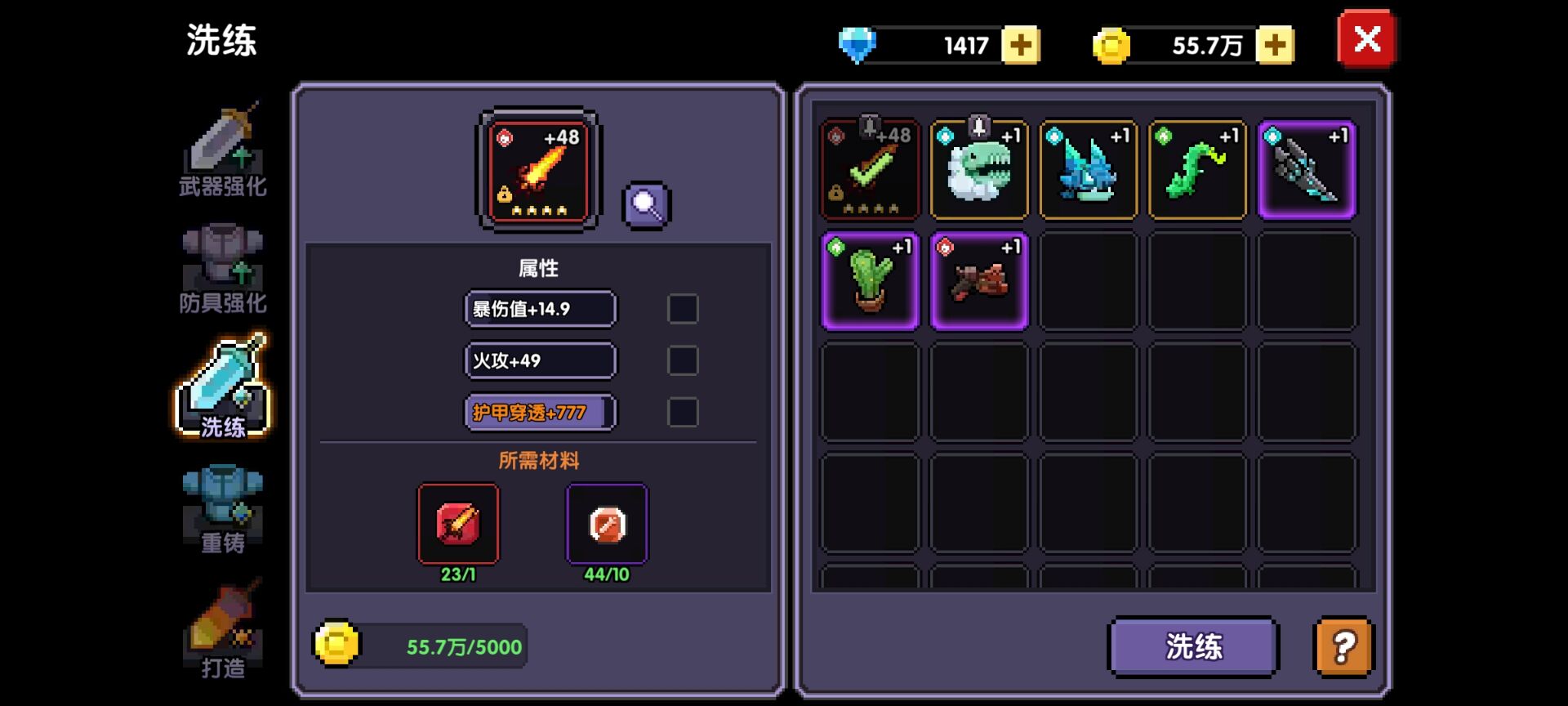Tap the red sword material icon

pyautogui.click(x=458, y=524)
